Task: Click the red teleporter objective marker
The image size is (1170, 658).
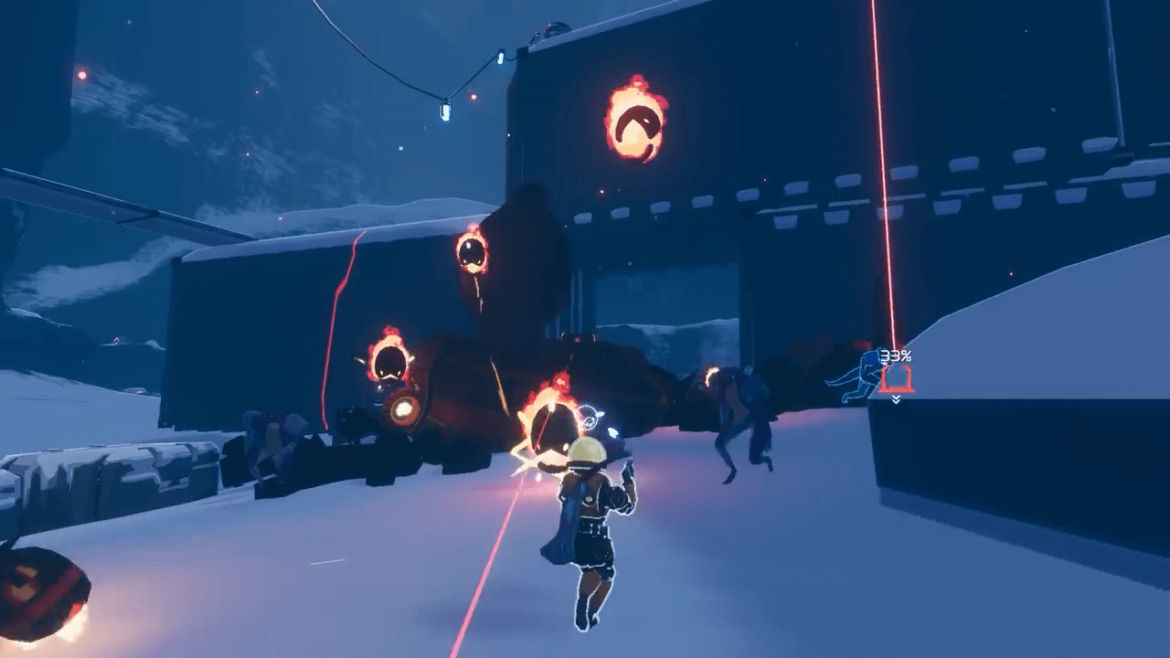Action: point(895,379)
